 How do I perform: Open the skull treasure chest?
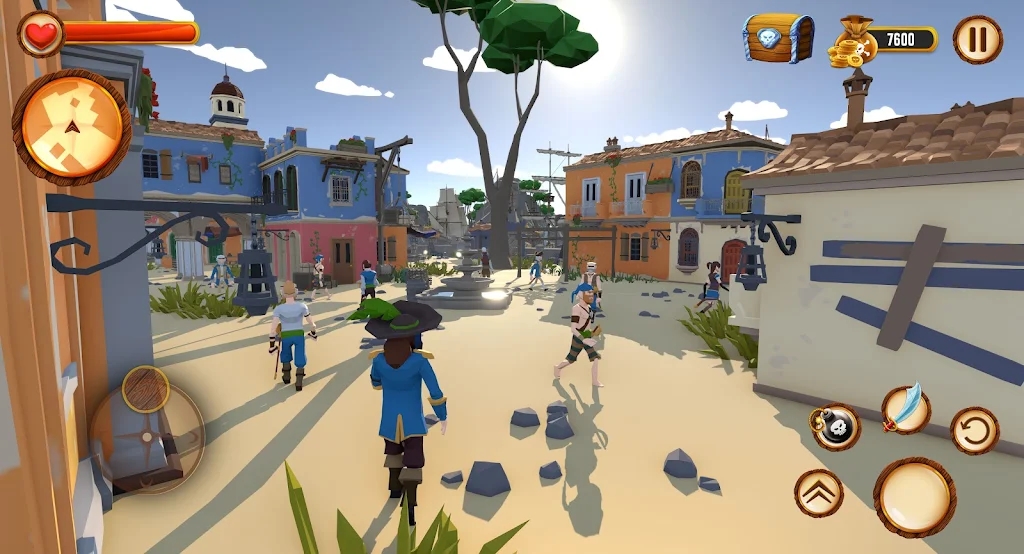[x=778, y=39]
